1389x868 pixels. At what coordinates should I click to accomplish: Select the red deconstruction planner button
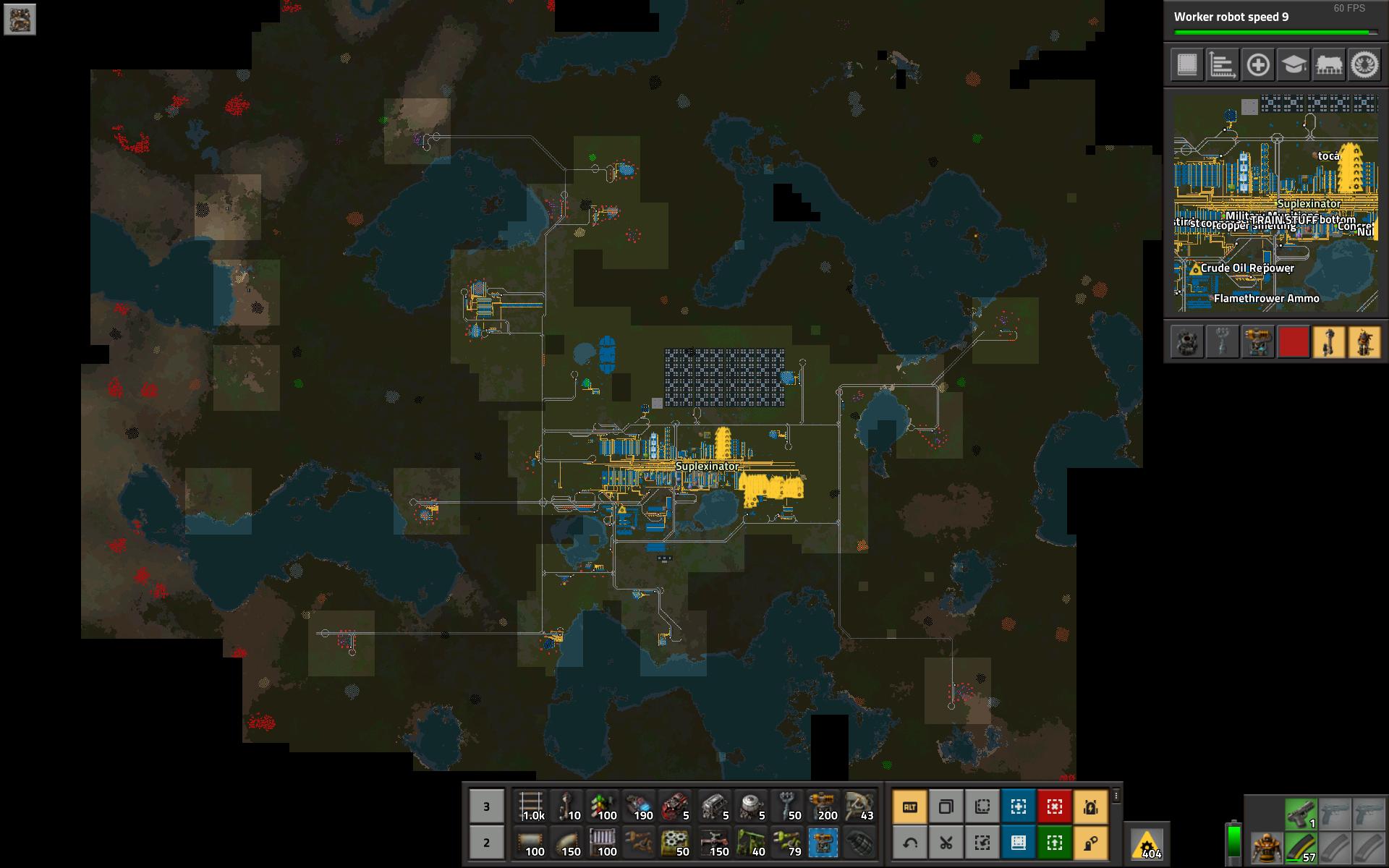pyautogui.click(x=1055, y=807)
